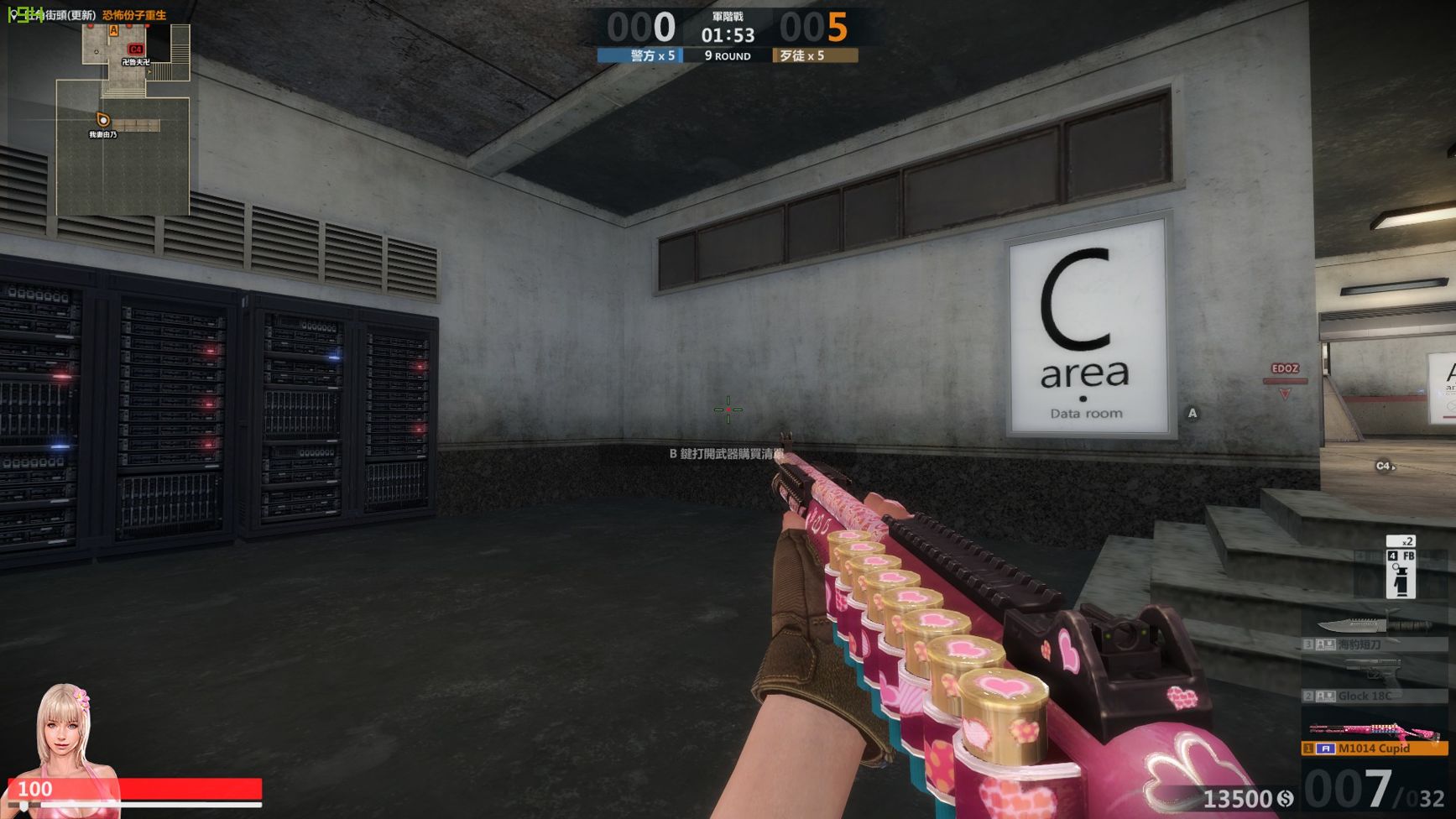Click the green location pin logo top-left
This screenshot has width=1456, height=819.
click(x=12, y=13)
